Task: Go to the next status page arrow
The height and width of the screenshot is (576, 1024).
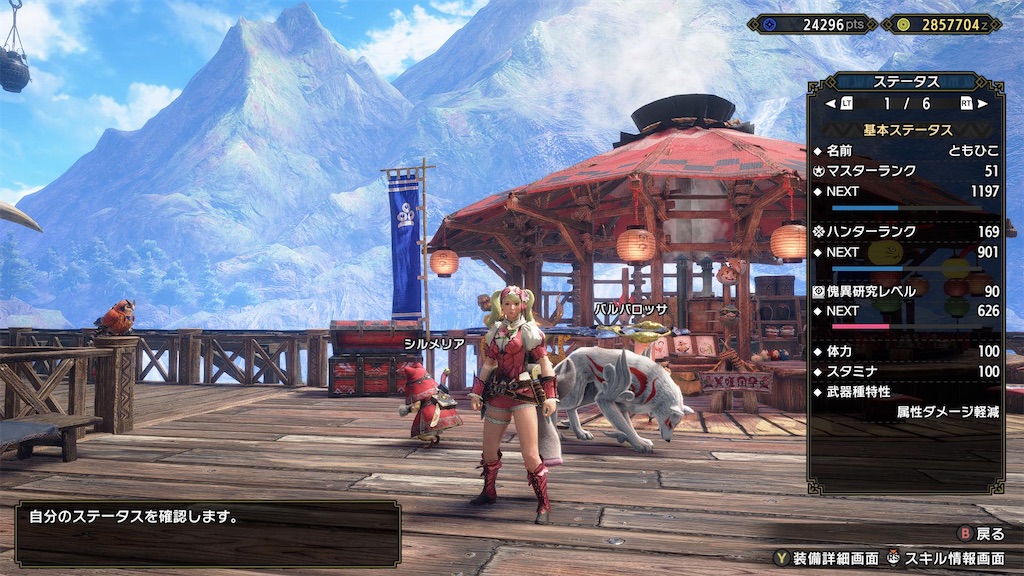Action: click(x=983, y=103)
